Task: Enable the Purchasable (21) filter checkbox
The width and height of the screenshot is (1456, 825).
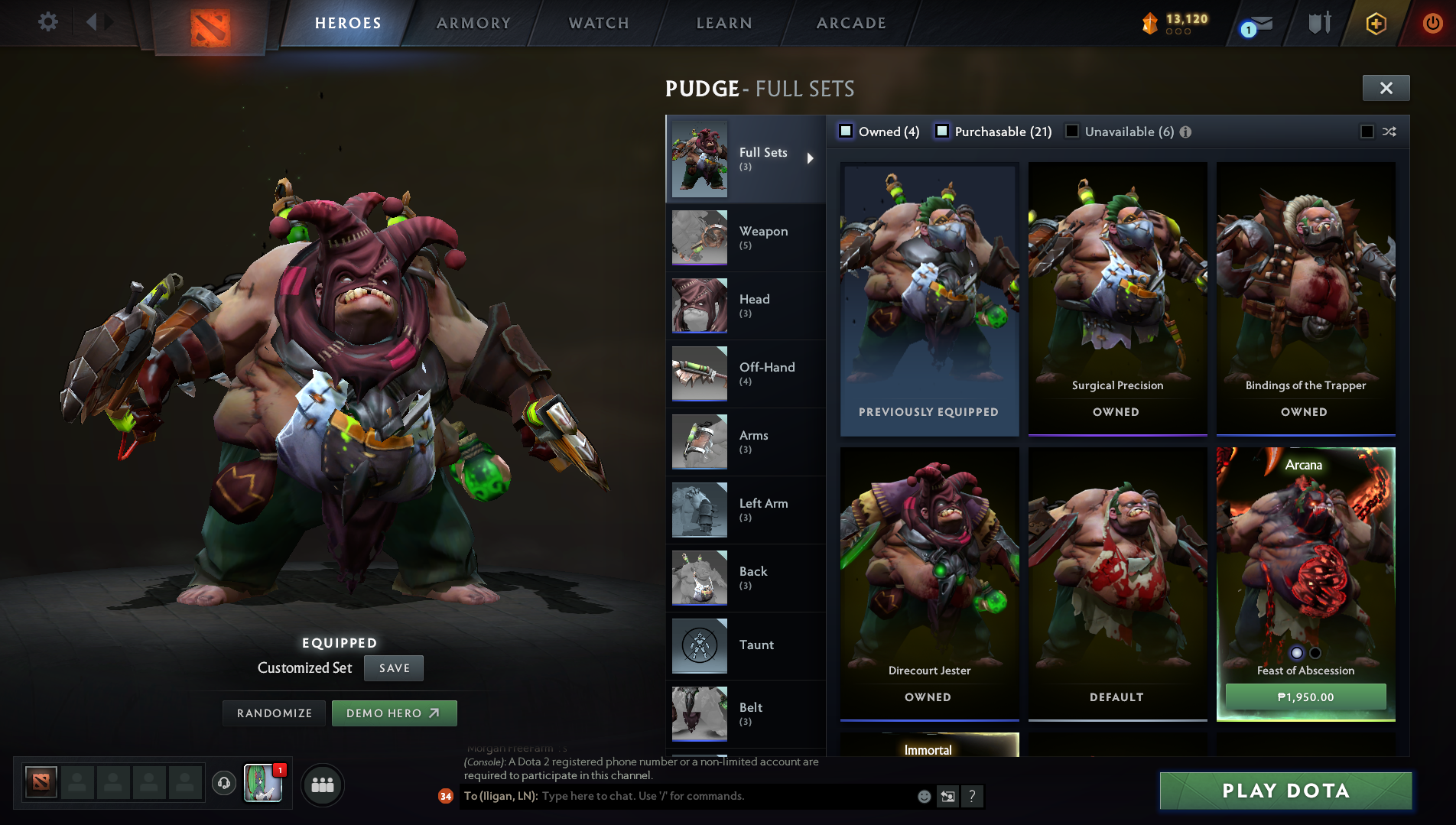Action: 942,132
